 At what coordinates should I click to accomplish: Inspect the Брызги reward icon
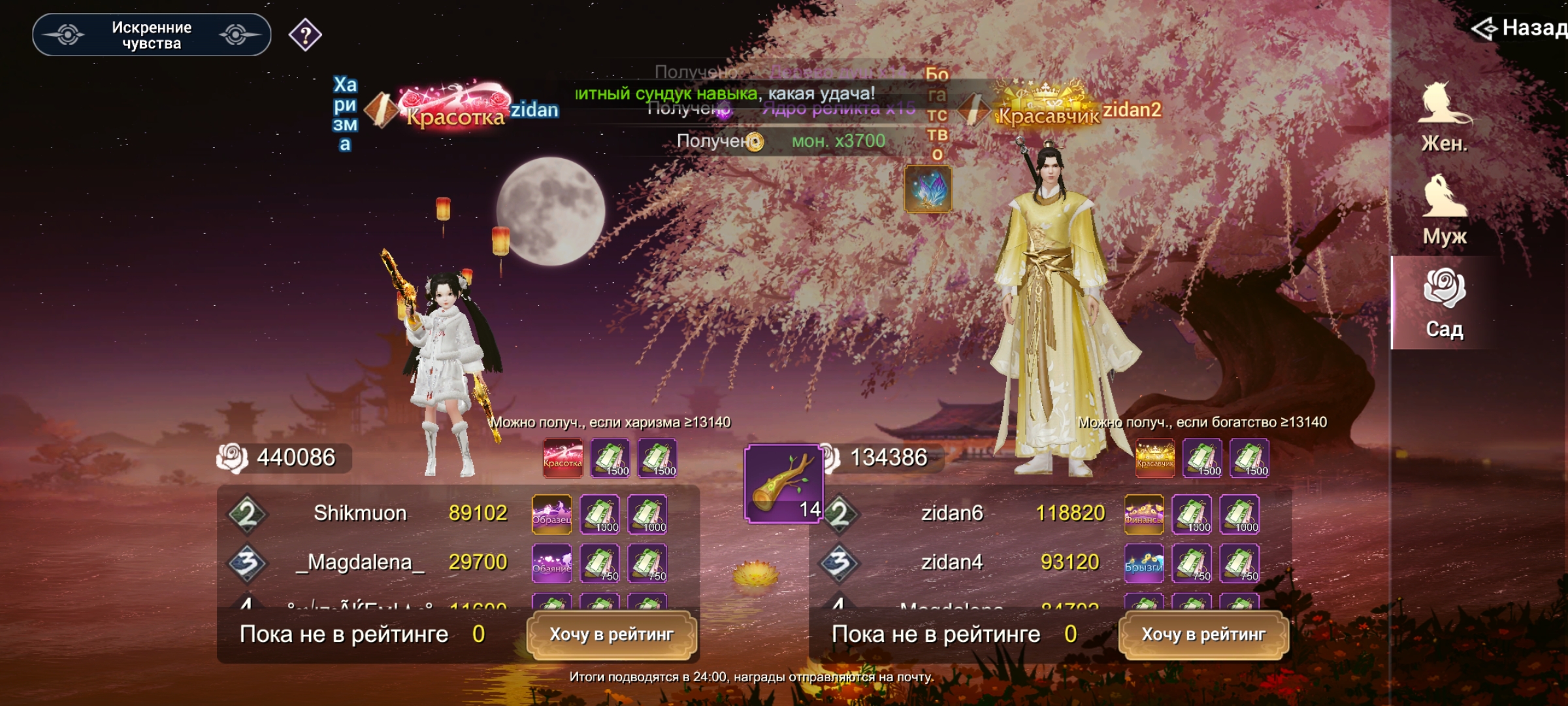tap(1144, 563)
